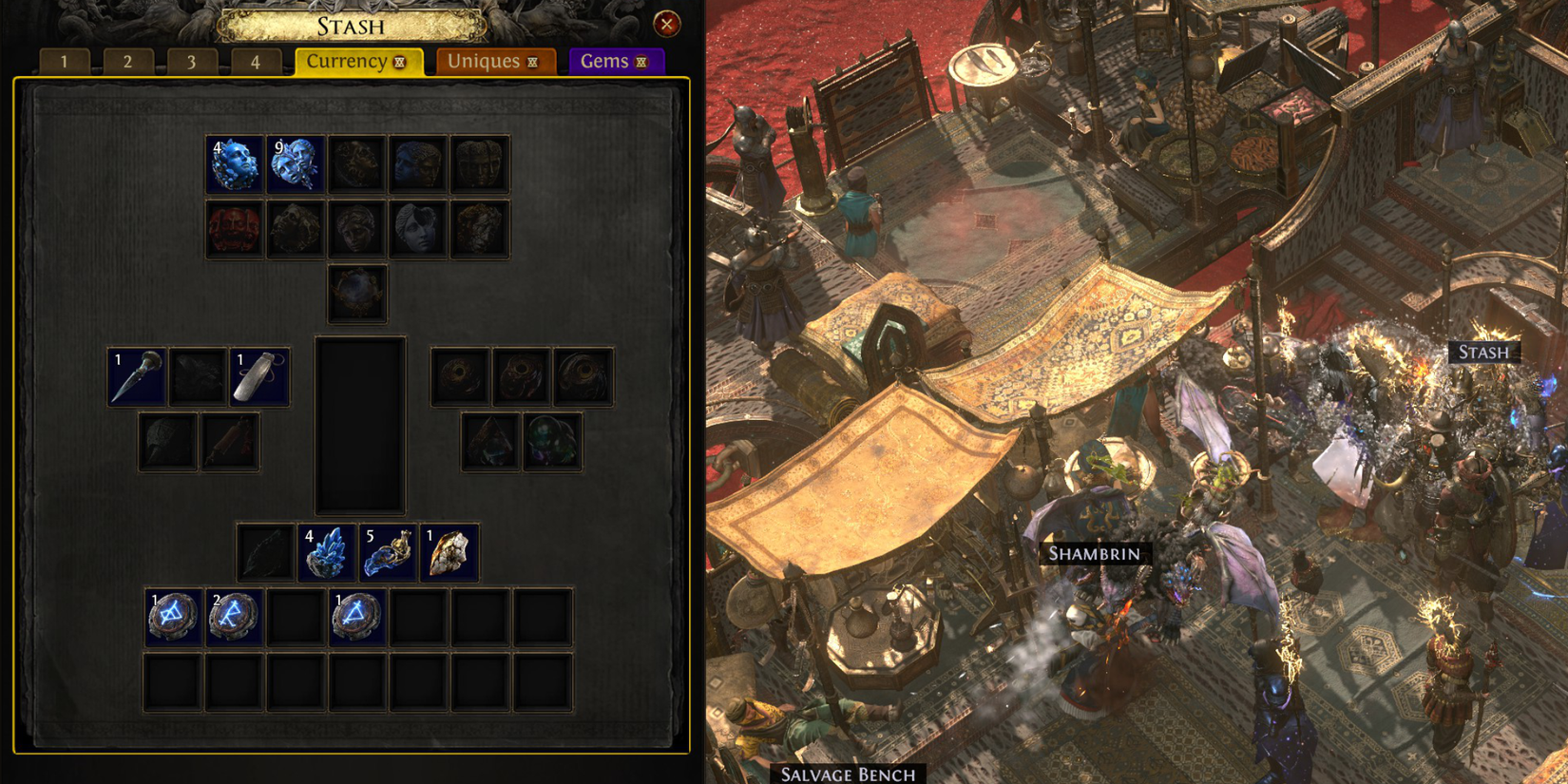Viewport: 1568px width, 784px height.
Task: Select the stack of 5 blue coiled items
Action: [x=390, y=549]
